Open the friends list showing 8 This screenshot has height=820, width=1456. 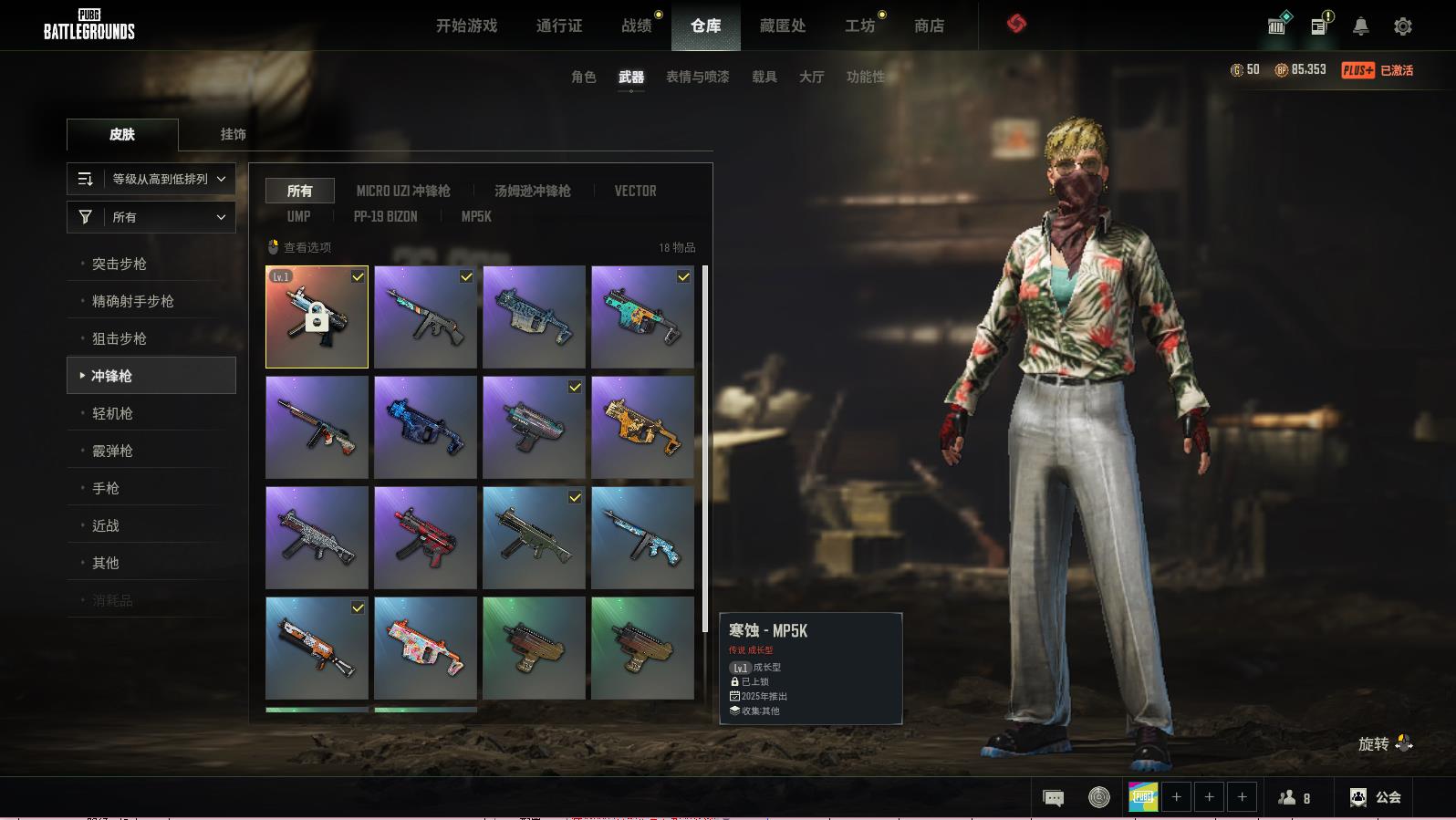pyautogui.click(x=1295, y=797)
